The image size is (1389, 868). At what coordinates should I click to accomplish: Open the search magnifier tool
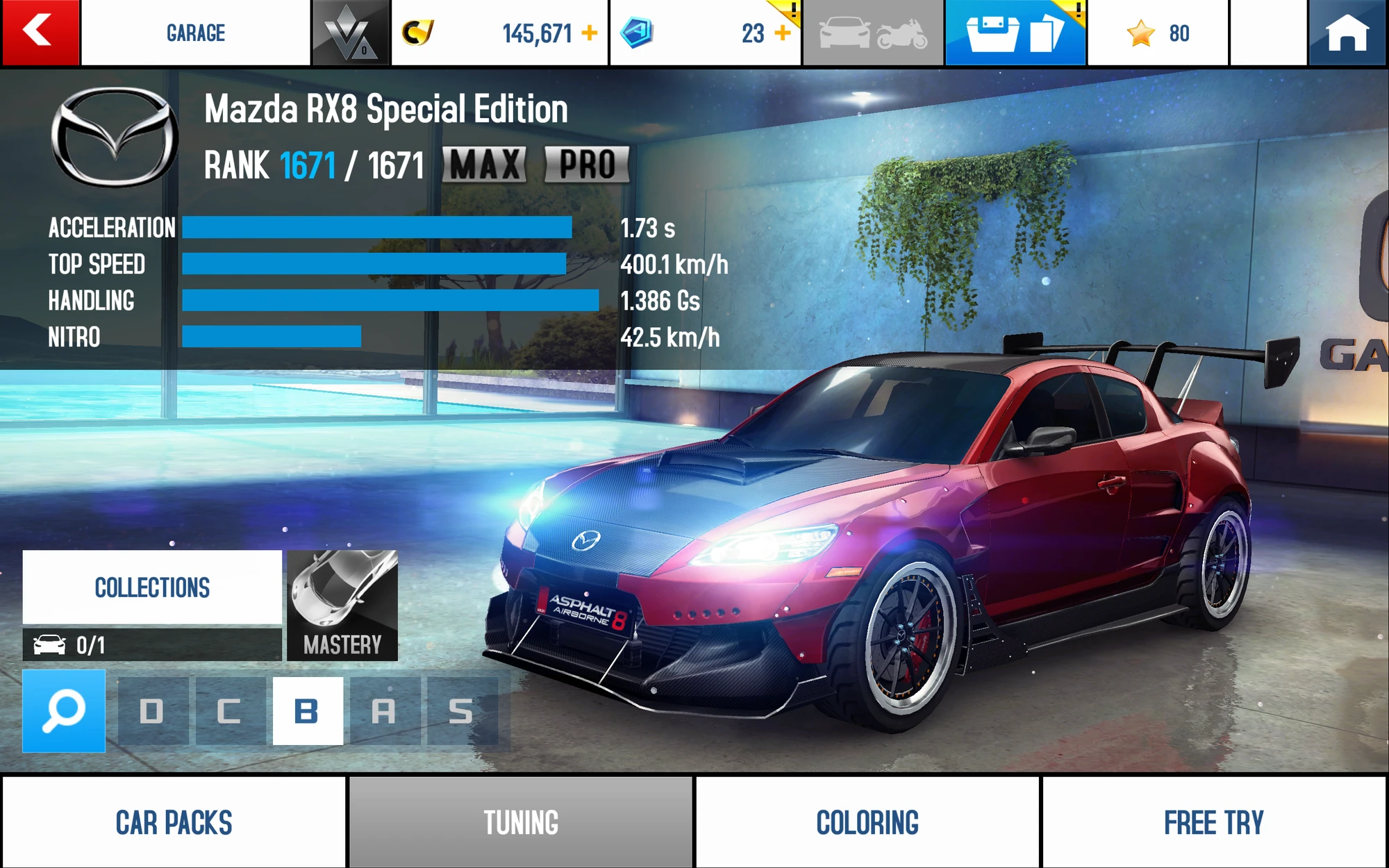63,710
